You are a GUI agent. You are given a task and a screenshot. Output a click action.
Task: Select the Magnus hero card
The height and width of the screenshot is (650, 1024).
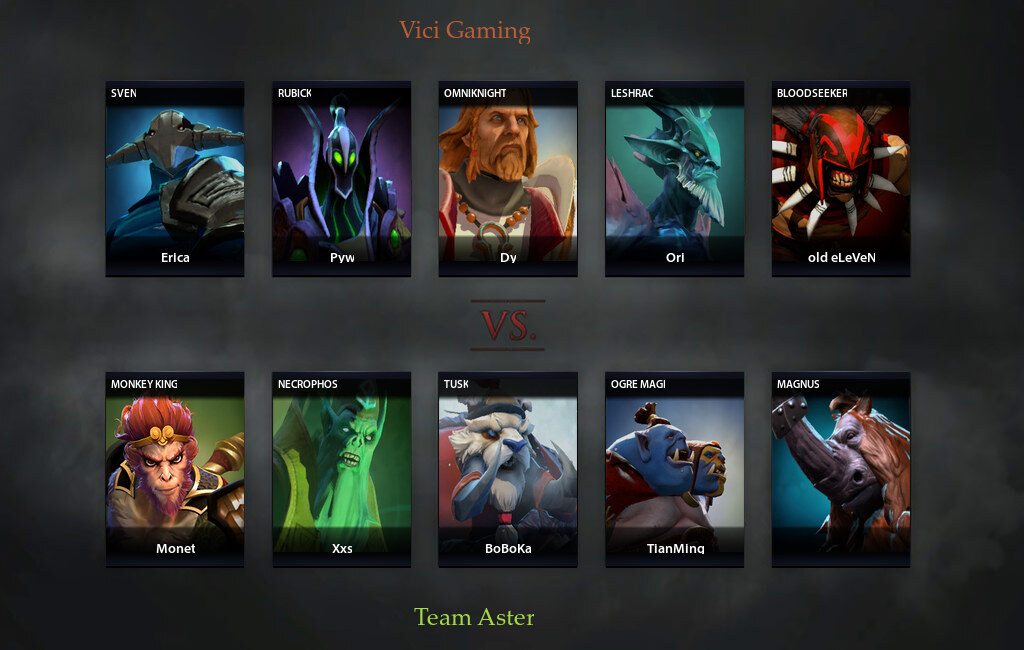pos(841,469)
